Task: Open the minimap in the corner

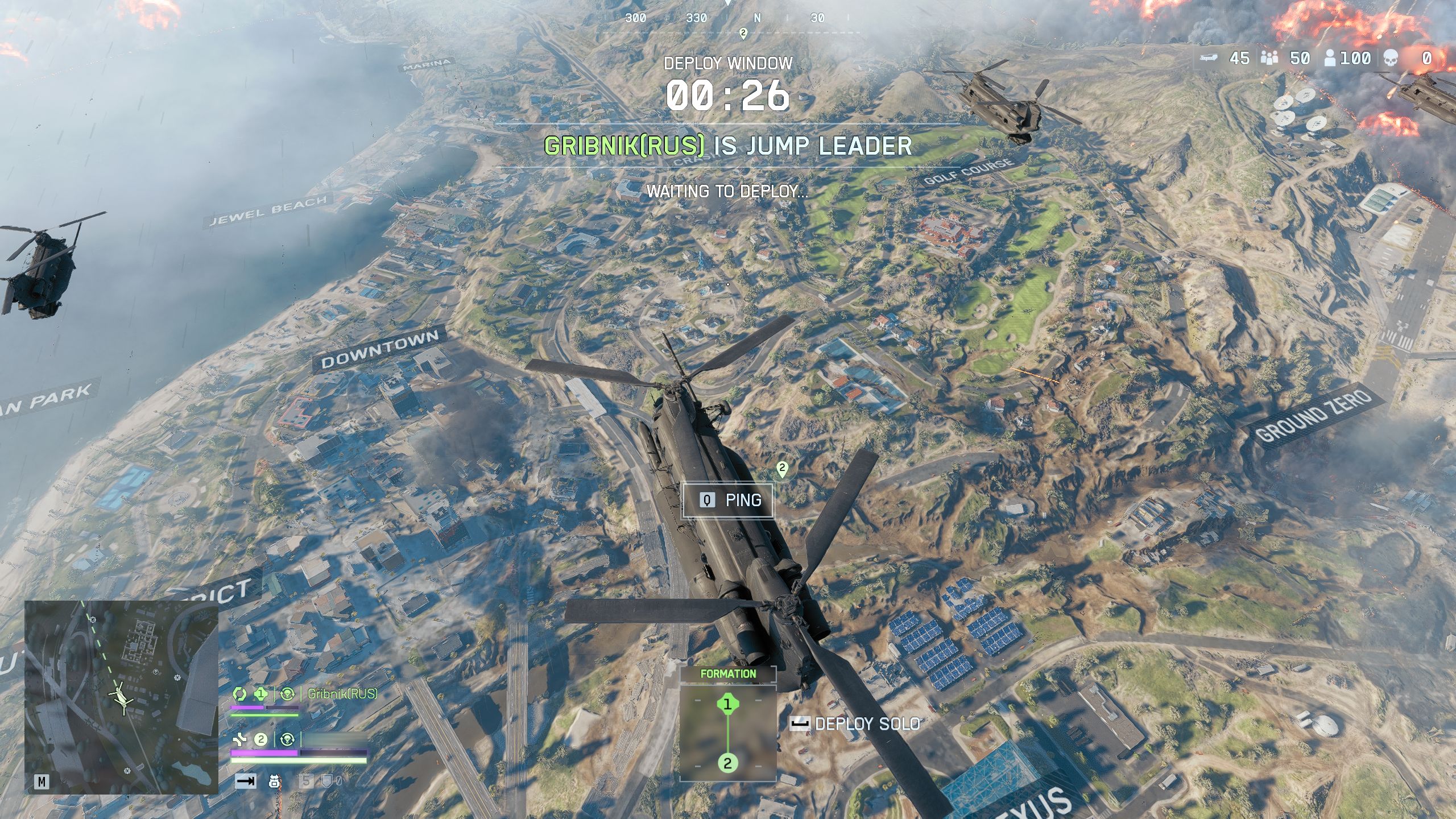Action: click(x=121, y=697)
